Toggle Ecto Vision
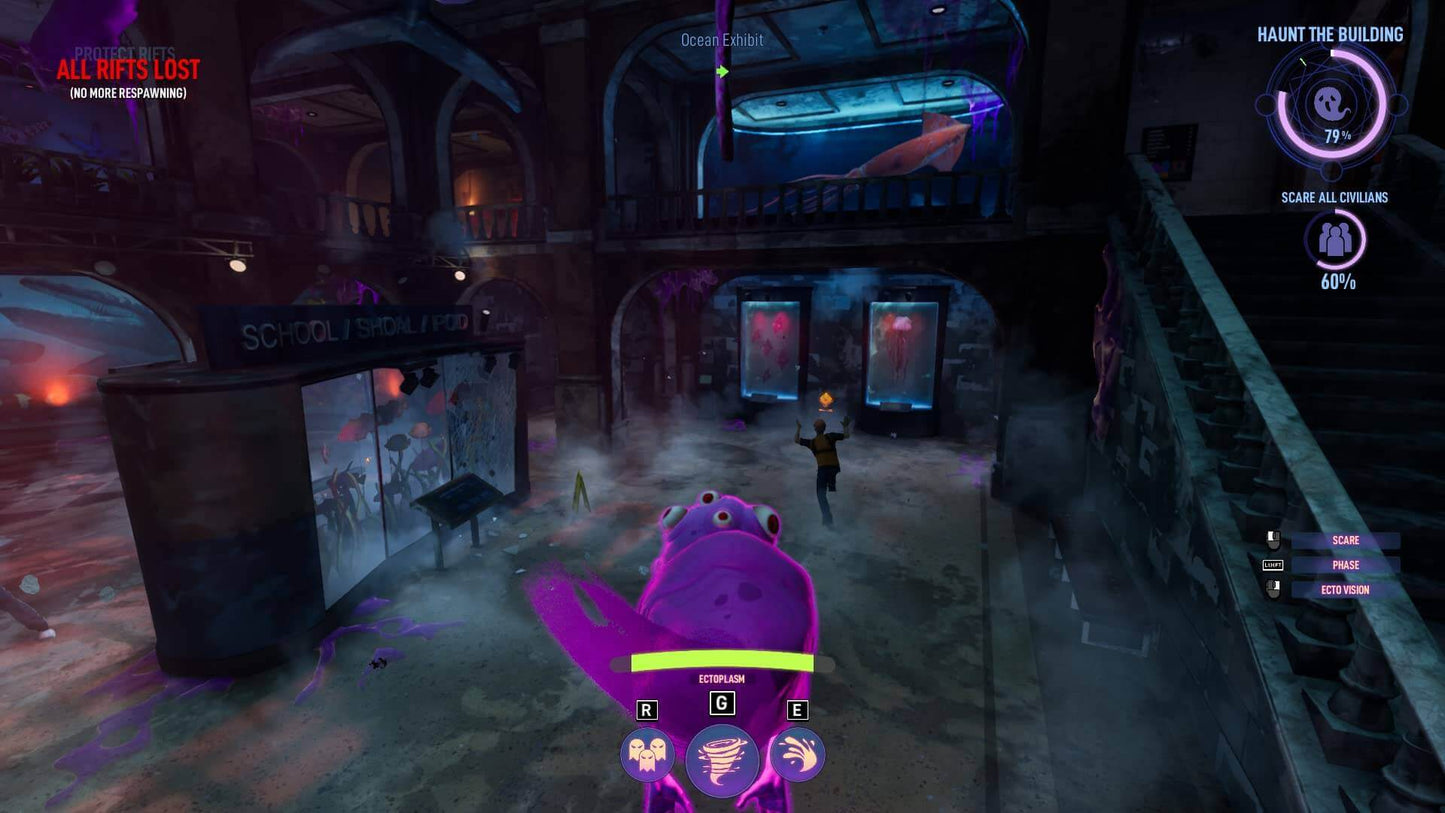The image size is (1445, 813). 1345,589
